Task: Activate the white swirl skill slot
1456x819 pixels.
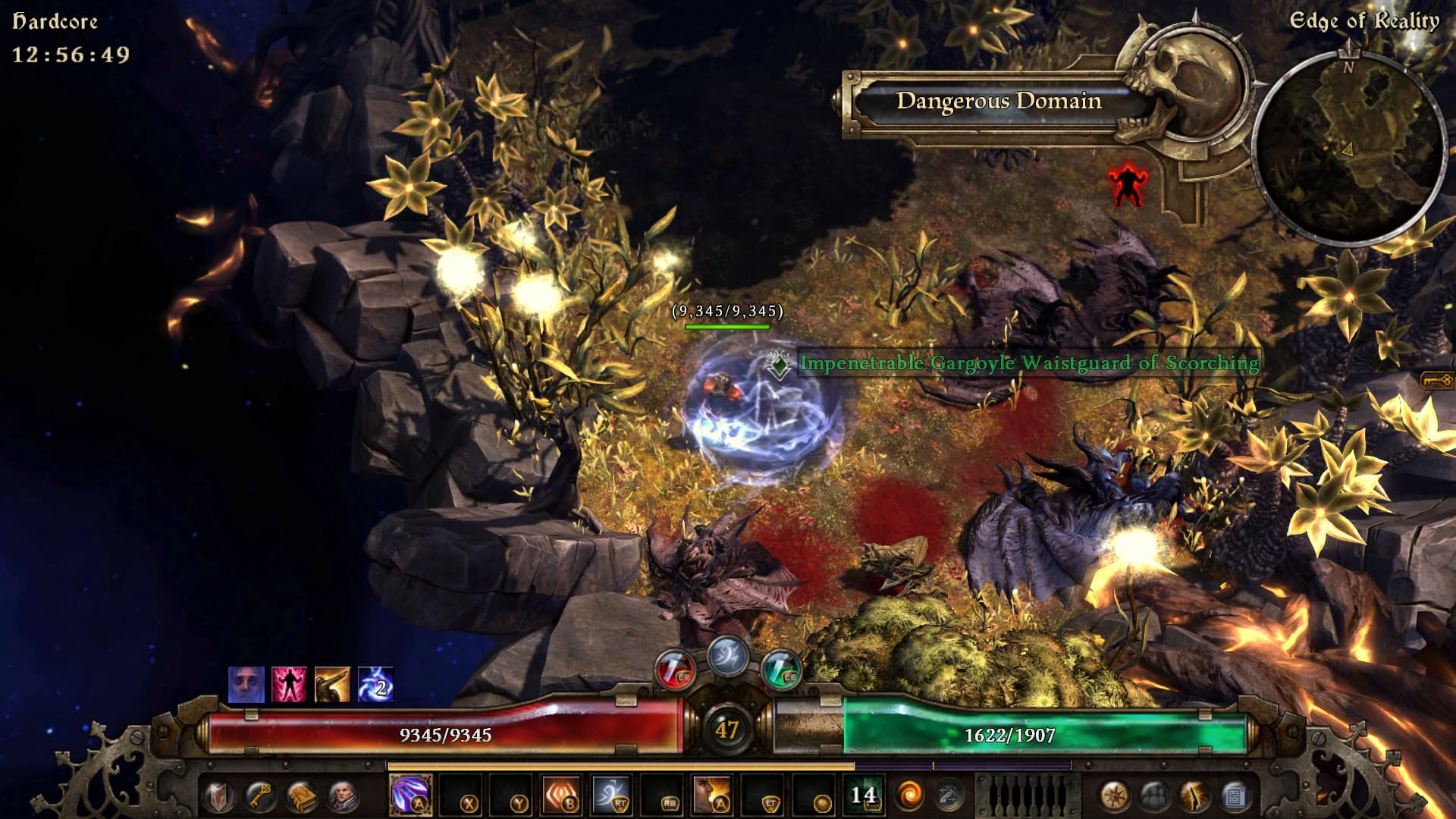Action: point(611,795)
